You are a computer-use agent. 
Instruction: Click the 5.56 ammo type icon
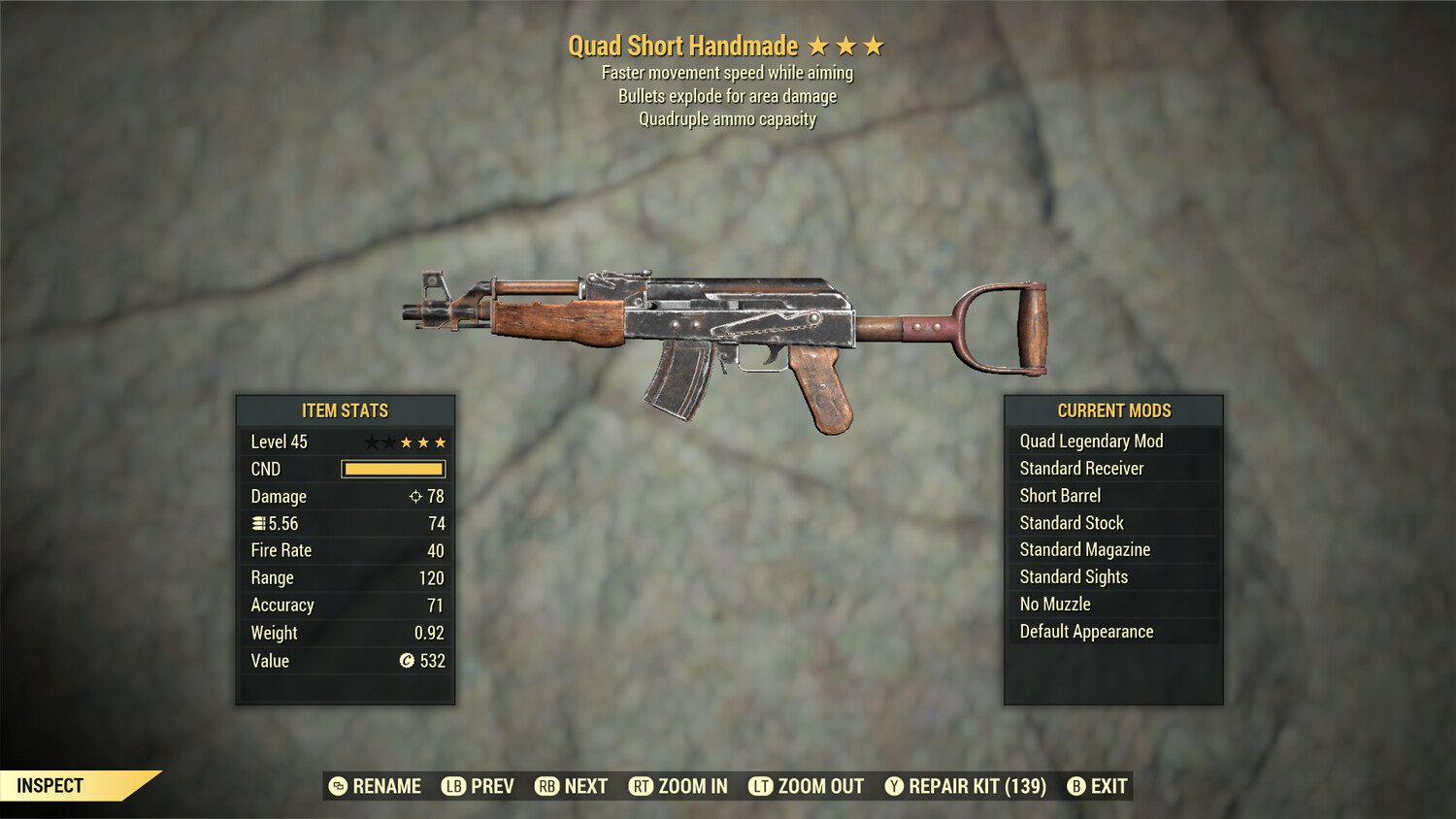[257, 523]
